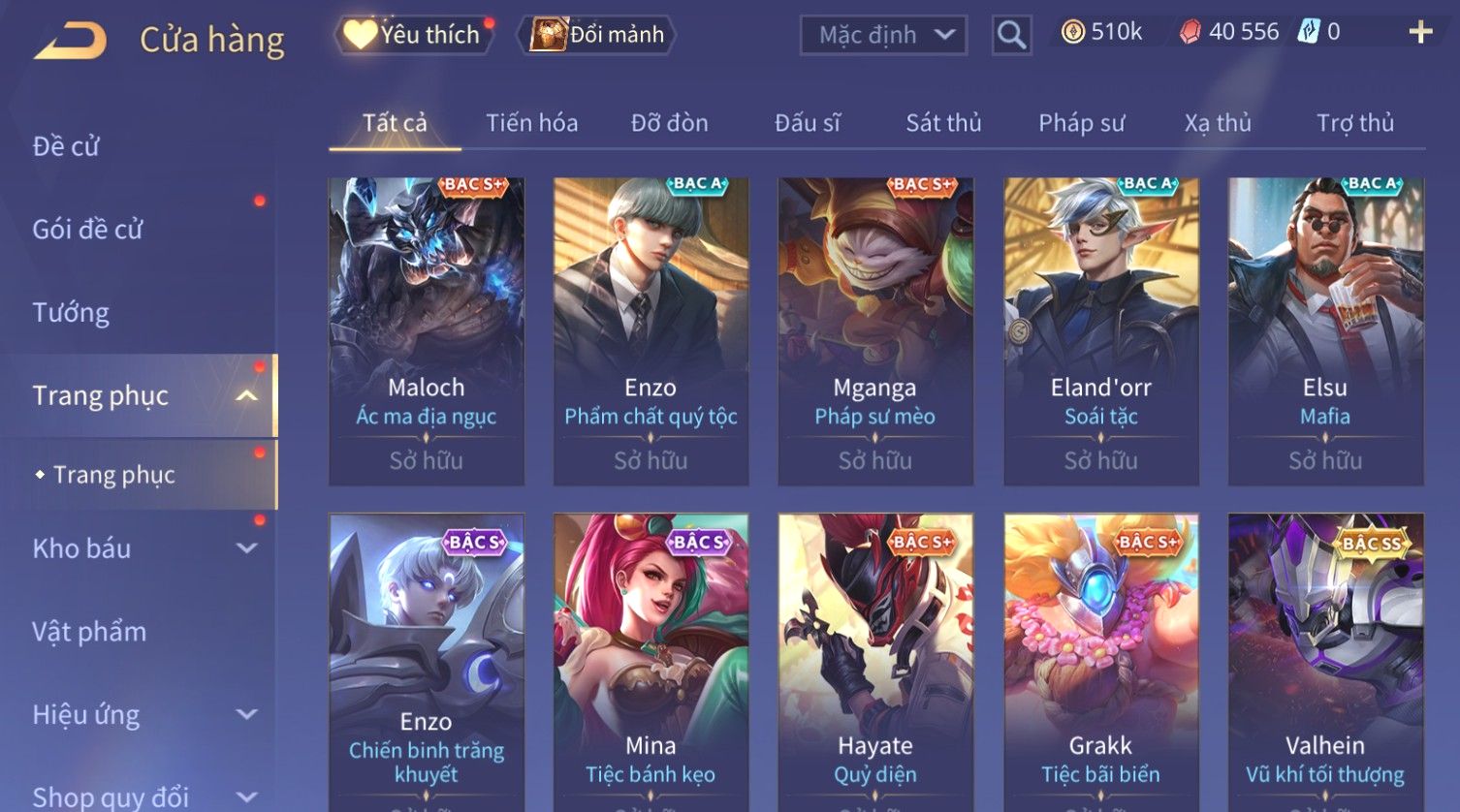
Task: Go back using the return arrow
Action: [70, 41]
